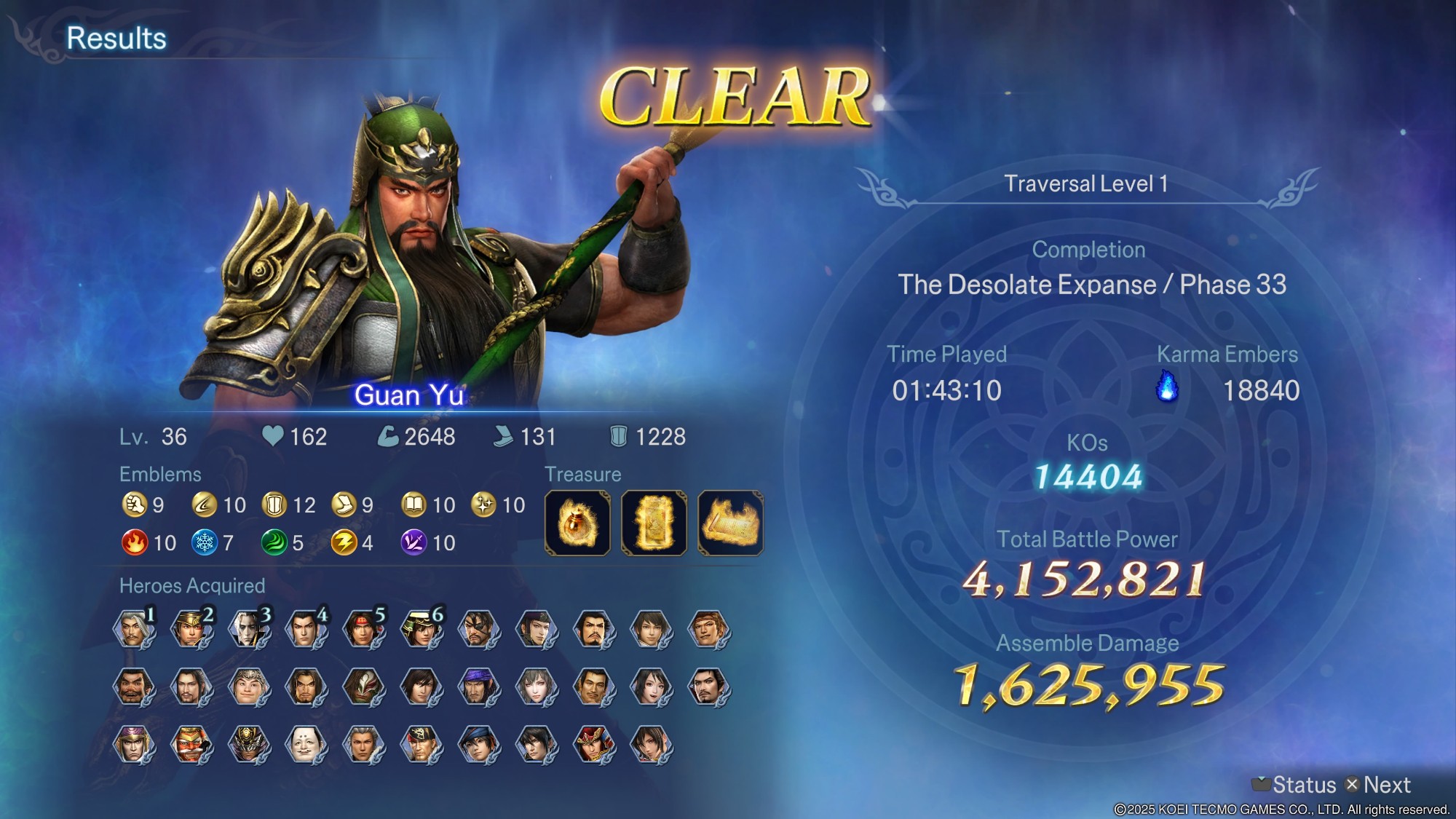Select the blue snowflake emblem

tap(205, 542)
